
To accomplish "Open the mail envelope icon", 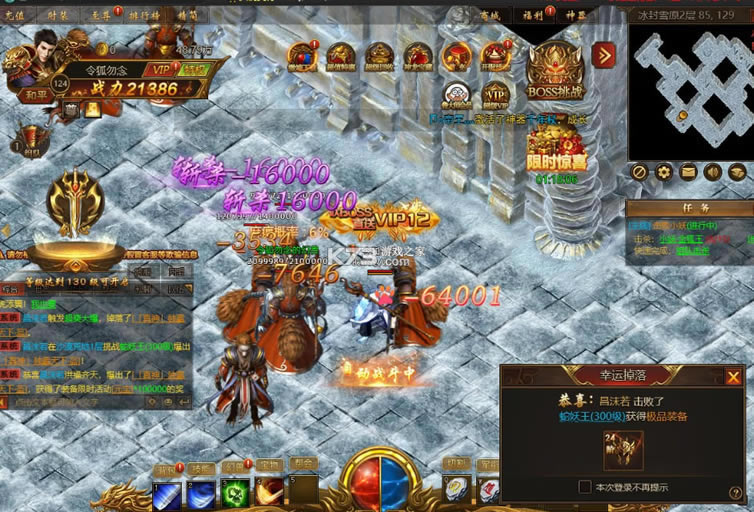I will (688, 172).
